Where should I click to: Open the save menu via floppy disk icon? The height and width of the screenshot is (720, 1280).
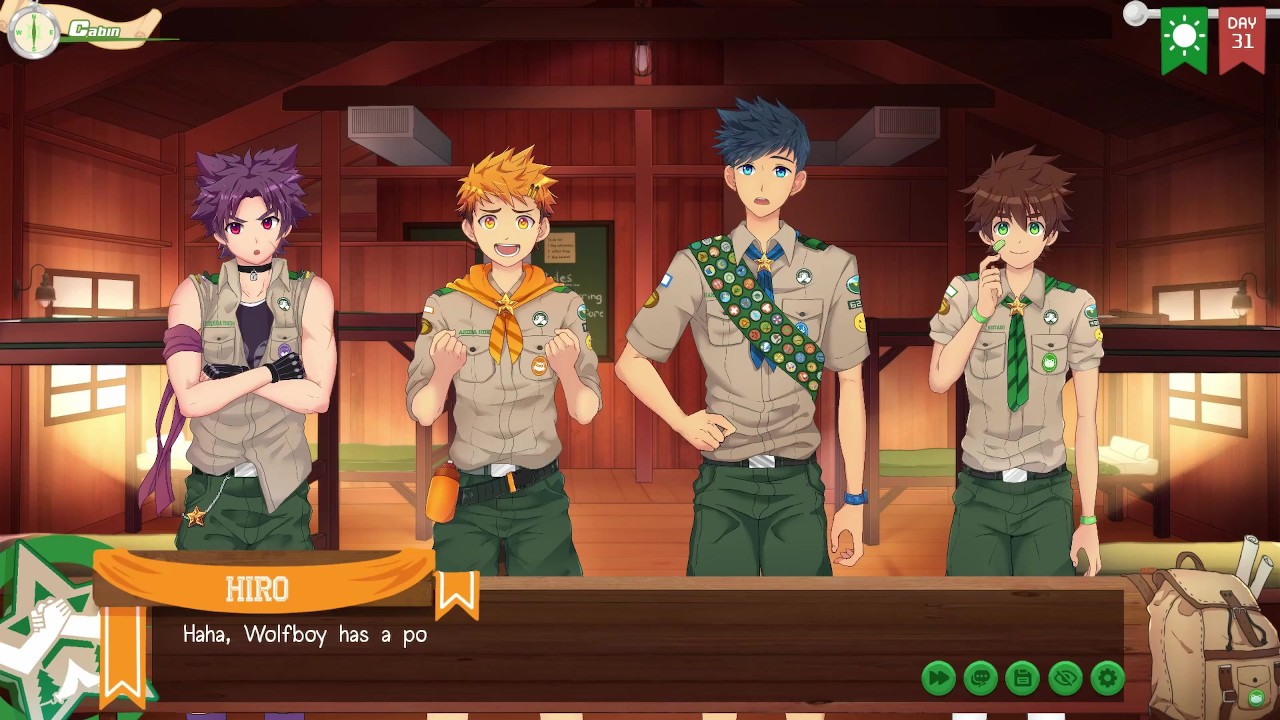pos(1022,678)
